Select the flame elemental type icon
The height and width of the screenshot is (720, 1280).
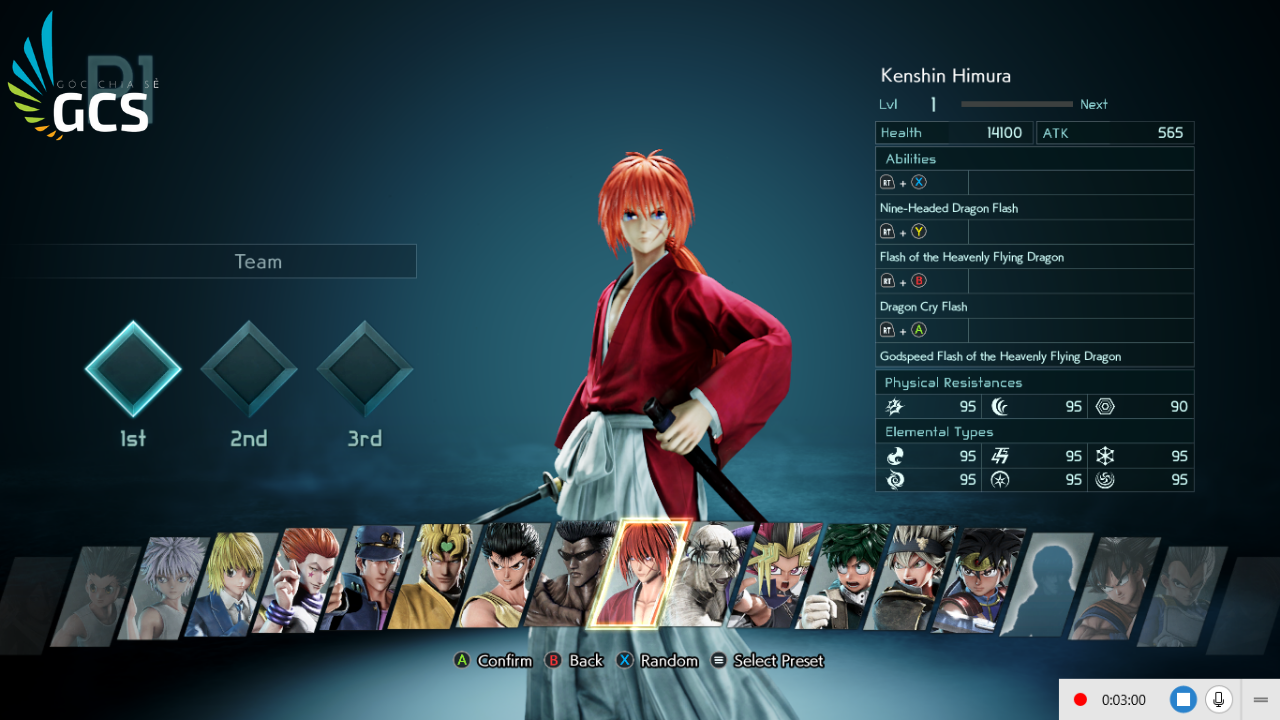click(894, 456)
